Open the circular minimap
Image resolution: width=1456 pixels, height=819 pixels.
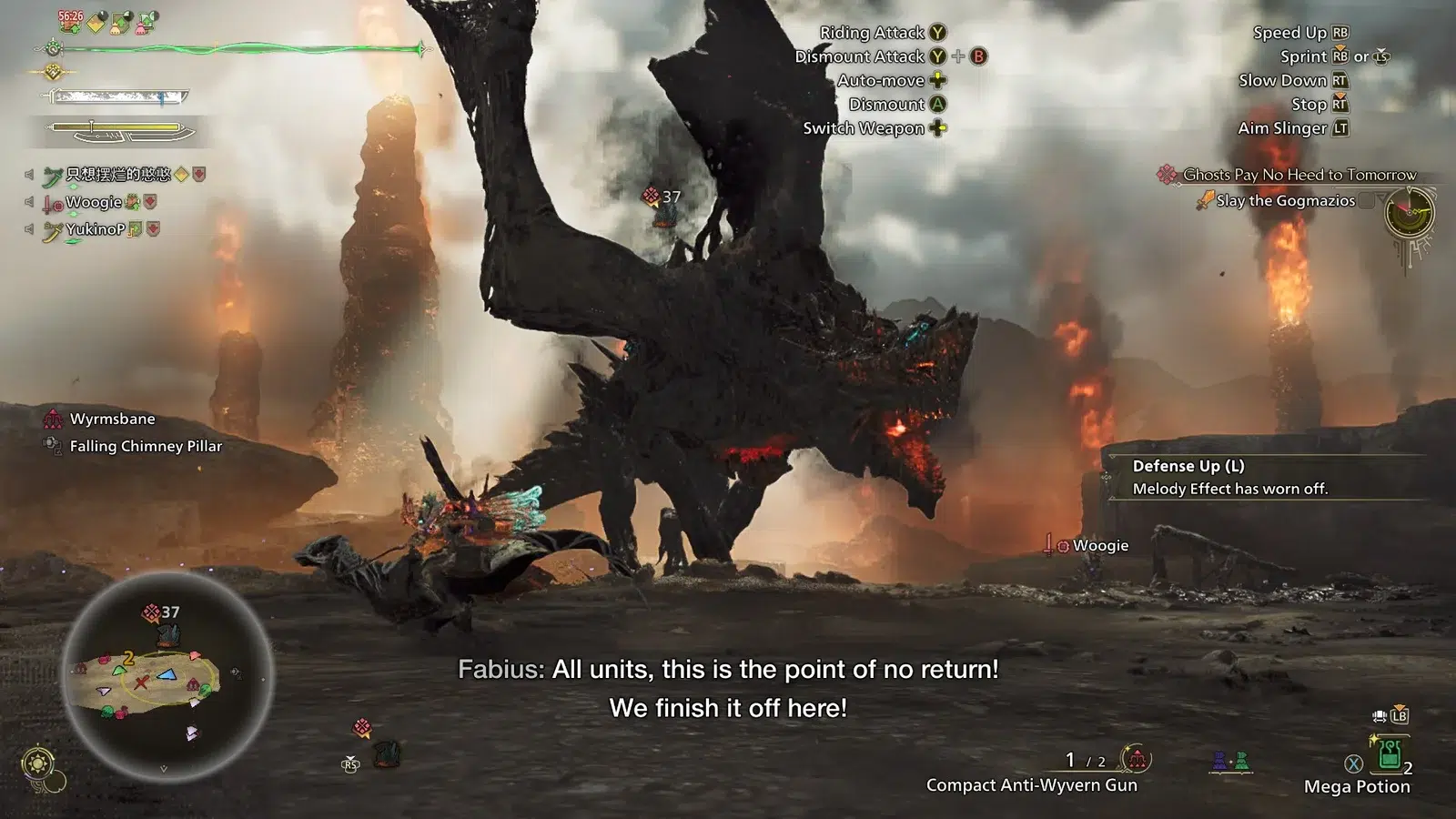click(167, 674)
